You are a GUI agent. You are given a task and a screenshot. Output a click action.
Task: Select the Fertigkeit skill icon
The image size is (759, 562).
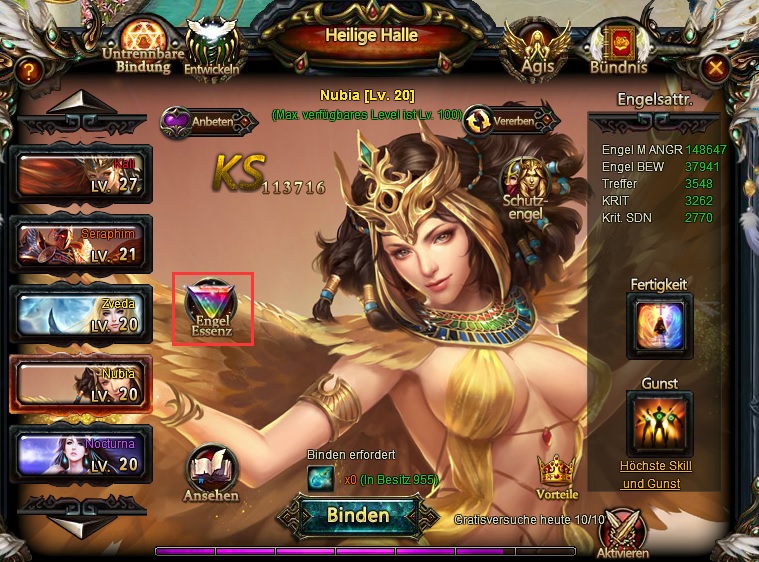click(659, 325)
